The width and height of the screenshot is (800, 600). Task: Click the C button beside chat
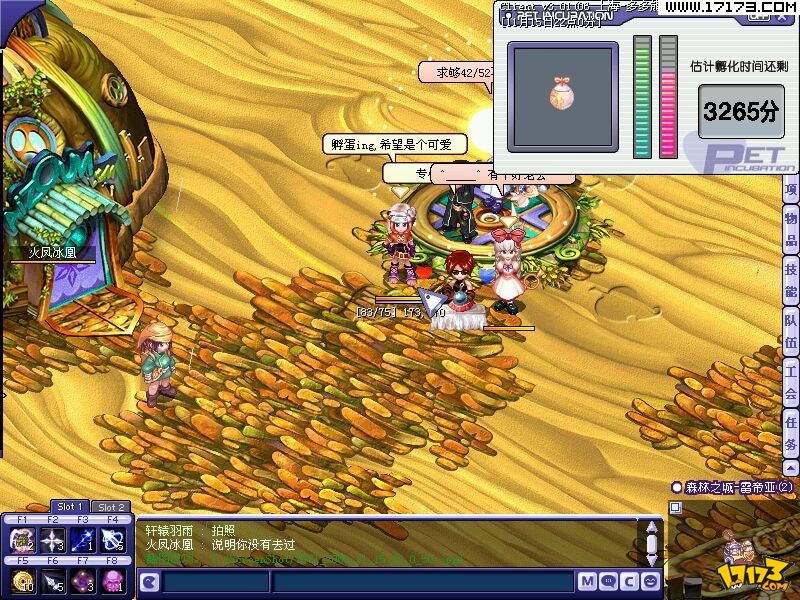[x=630, y=581]
